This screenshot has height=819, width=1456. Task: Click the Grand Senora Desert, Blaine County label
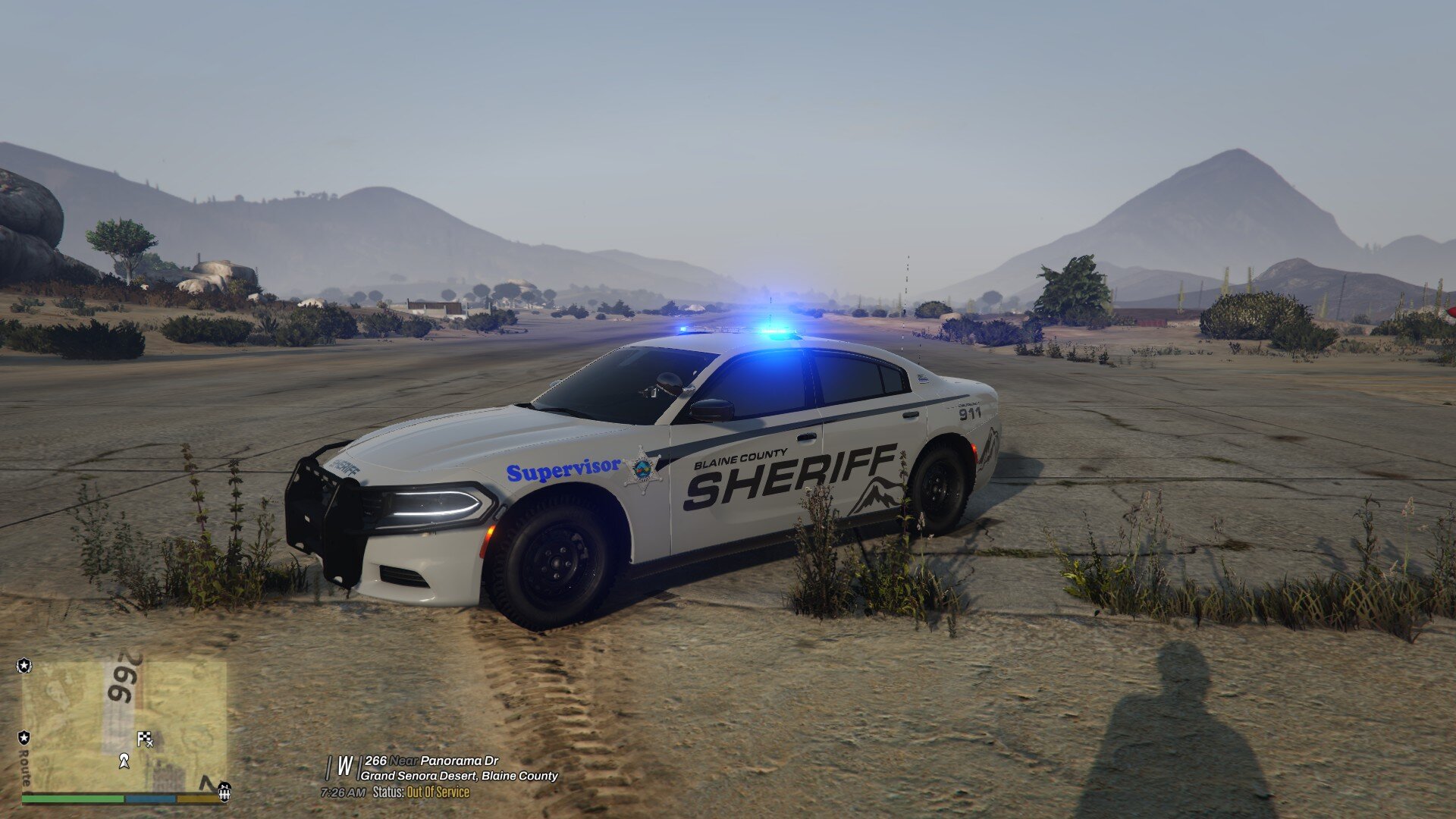(460, 776)
